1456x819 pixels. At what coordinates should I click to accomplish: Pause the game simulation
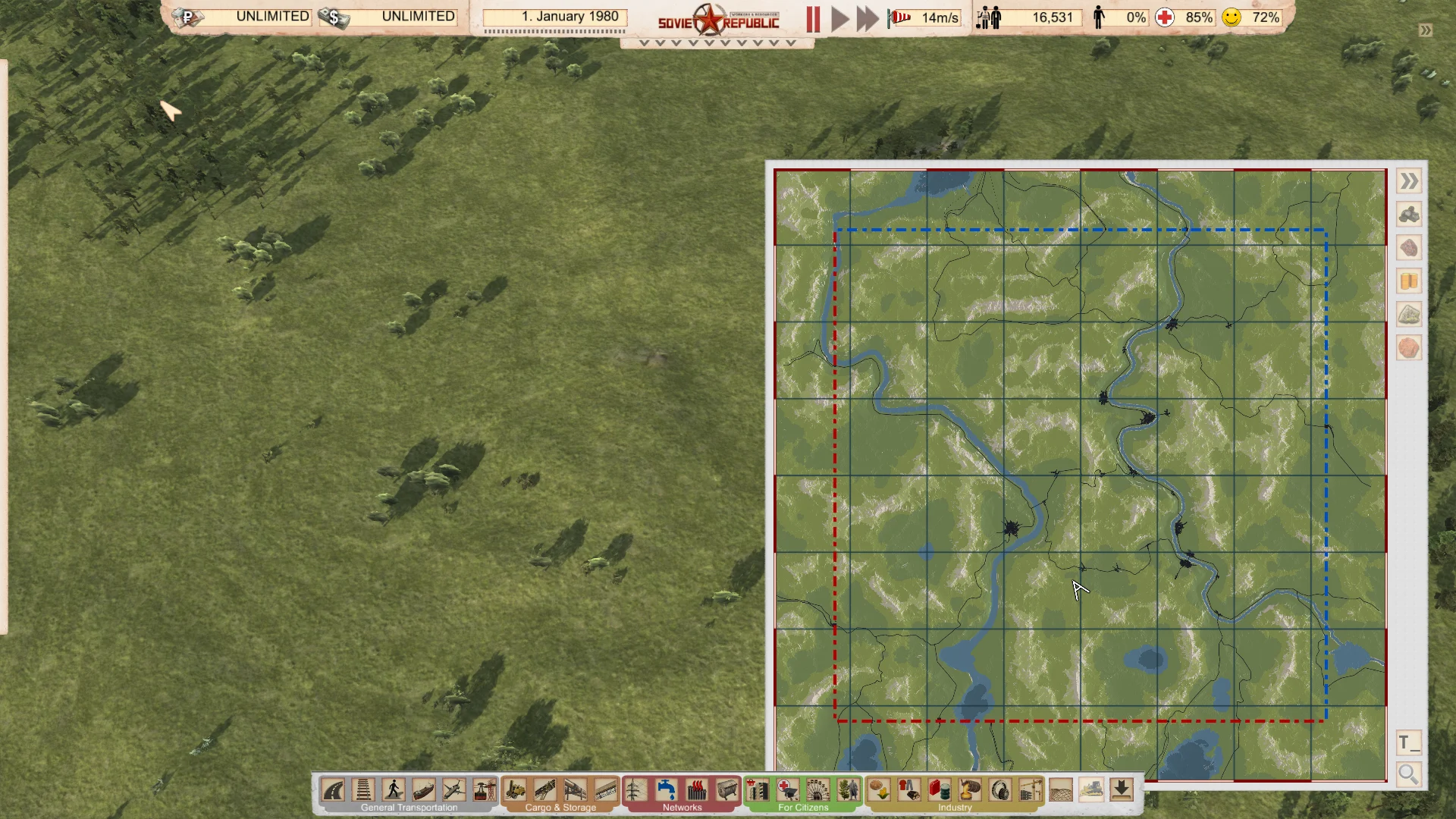pyautogui.click(x=813, y=17)
